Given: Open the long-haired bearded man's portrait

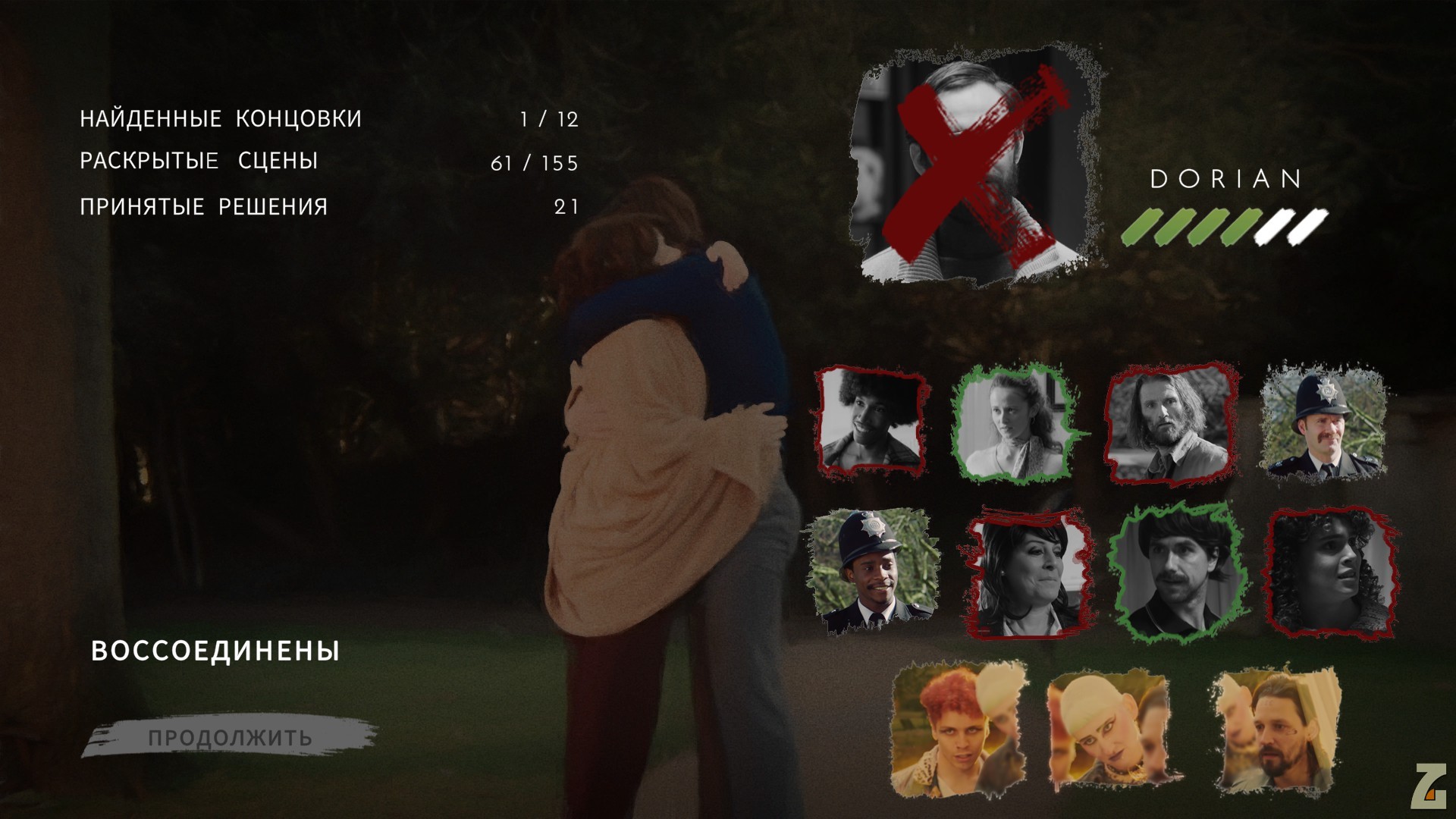Looking at the screenshot, I should pyautogui.click(x=1166, y=422).
